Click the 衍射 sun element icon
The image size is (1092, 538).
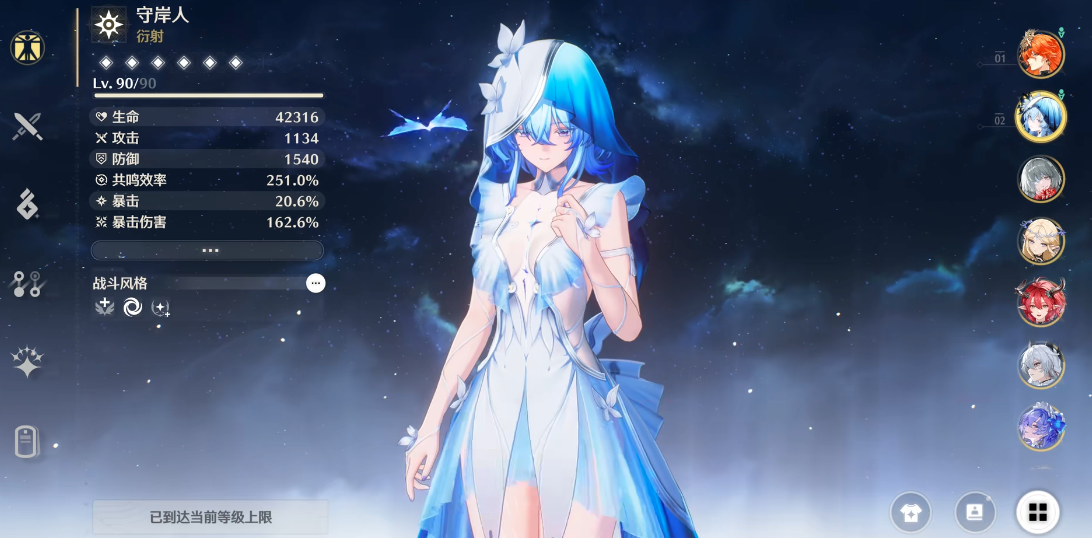tap(109, 24)
